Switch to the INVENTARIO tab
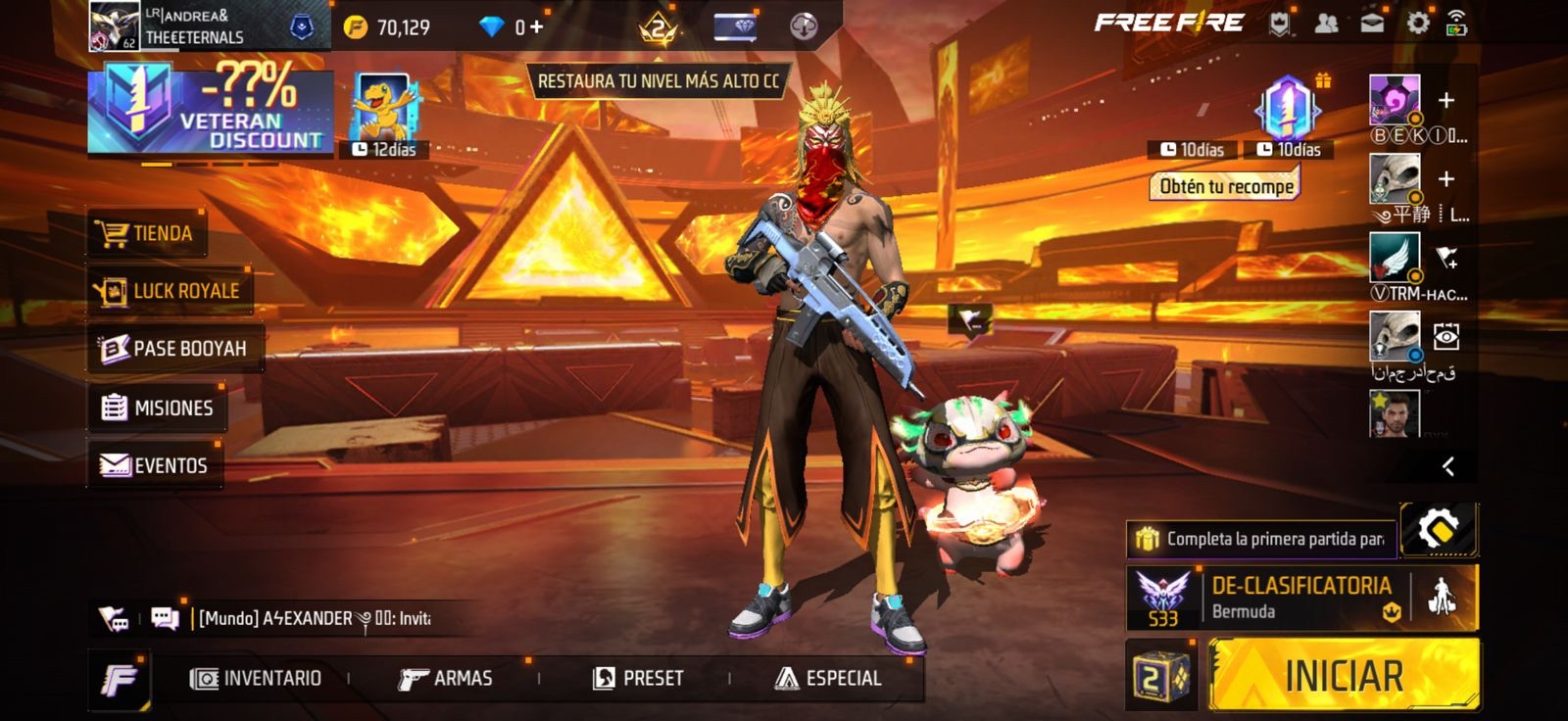This screenshot has height=721, width=1568. [x=257, y=678]
